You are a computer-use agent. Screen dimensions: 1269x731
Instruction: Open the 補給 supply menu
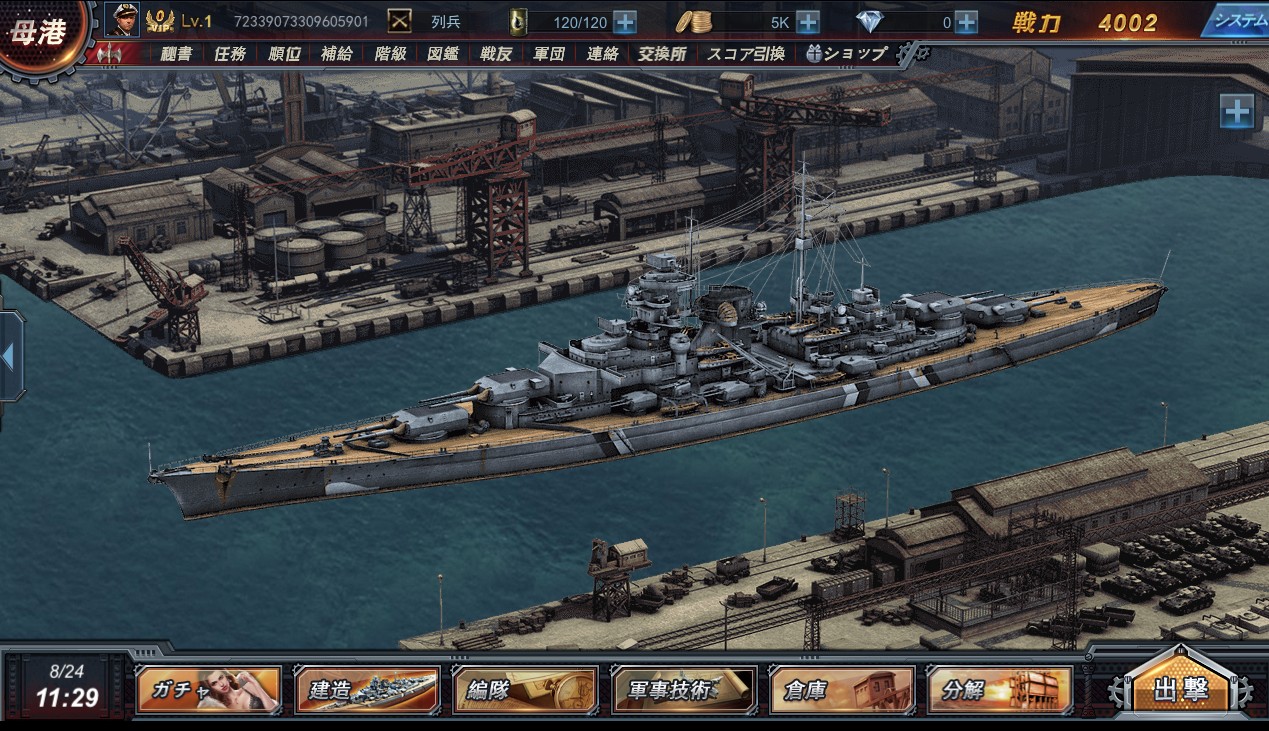tap(337, 54)
